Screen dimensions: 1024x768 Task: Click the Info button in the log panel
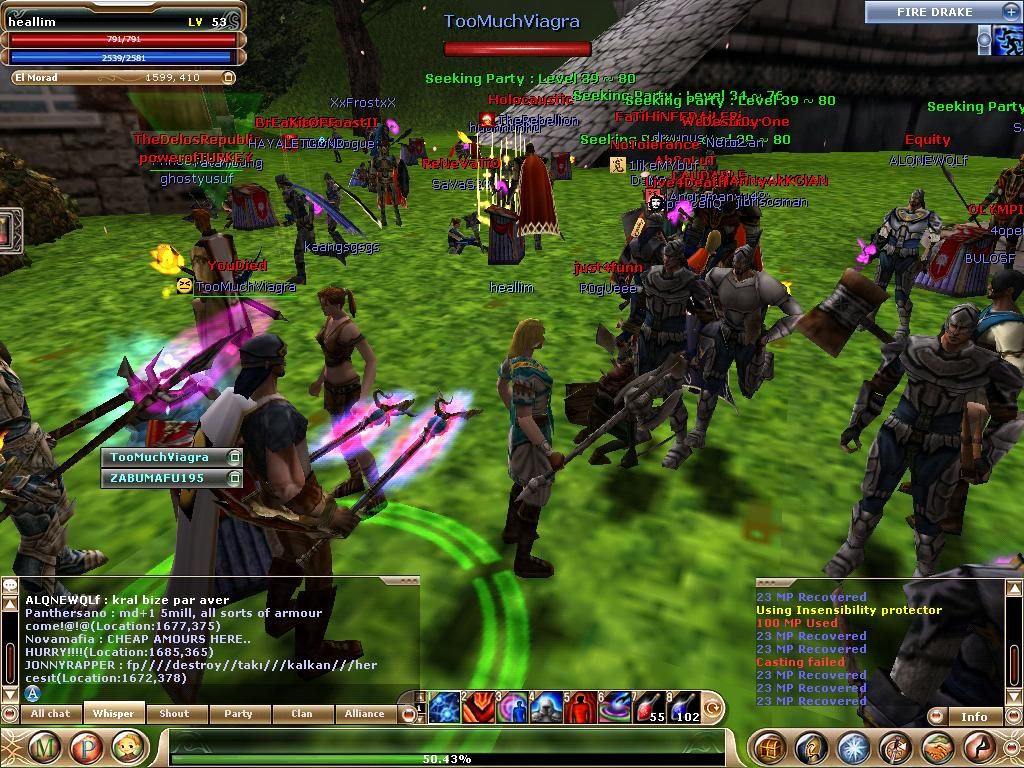[974, 716]
